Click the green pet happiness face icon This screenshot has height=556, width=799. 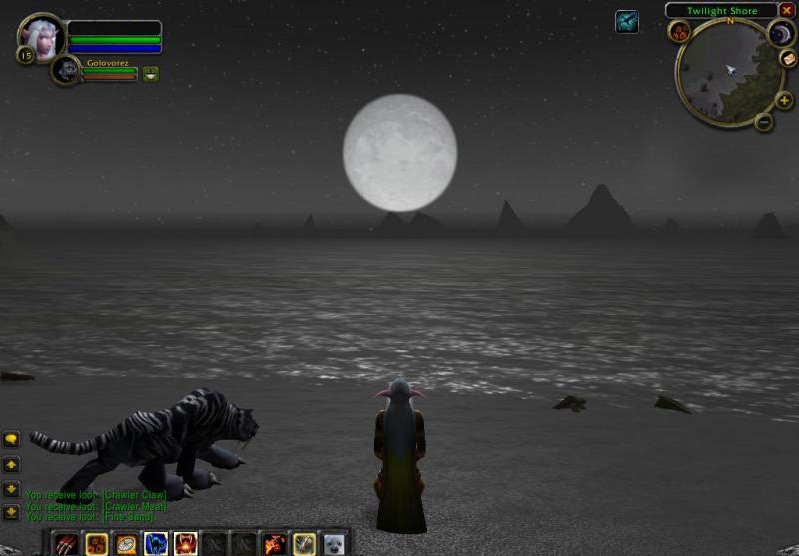coord(150,73)
